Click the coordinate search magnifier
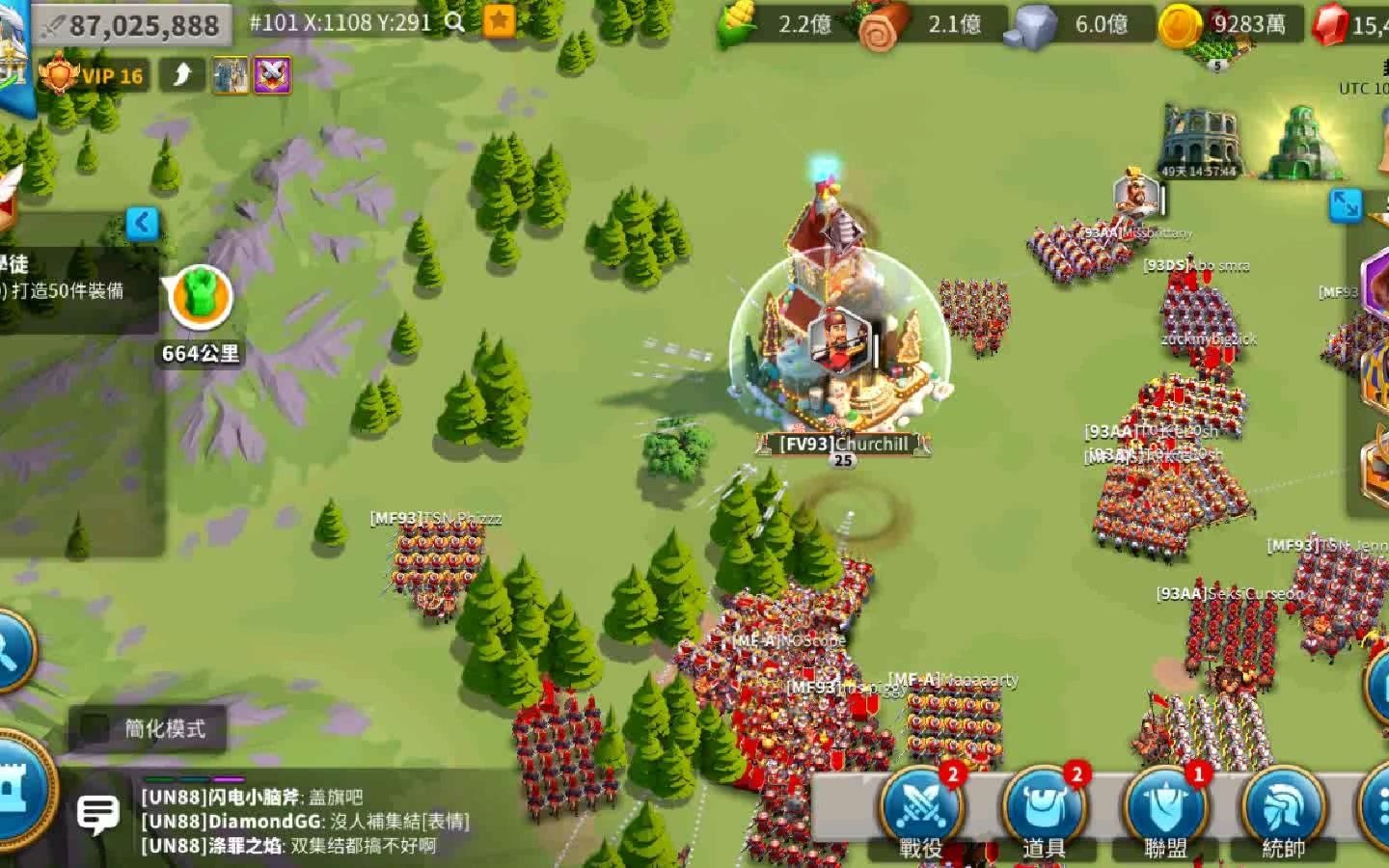 click(455, 22)
